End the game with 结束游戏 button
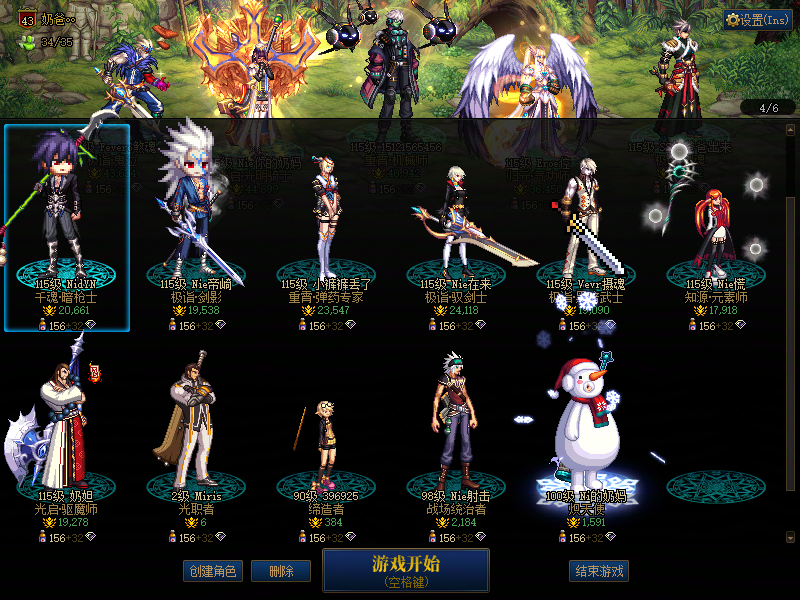Image resolution: width=800 pixels, height=600 pixels. click(x=599, y=571)
